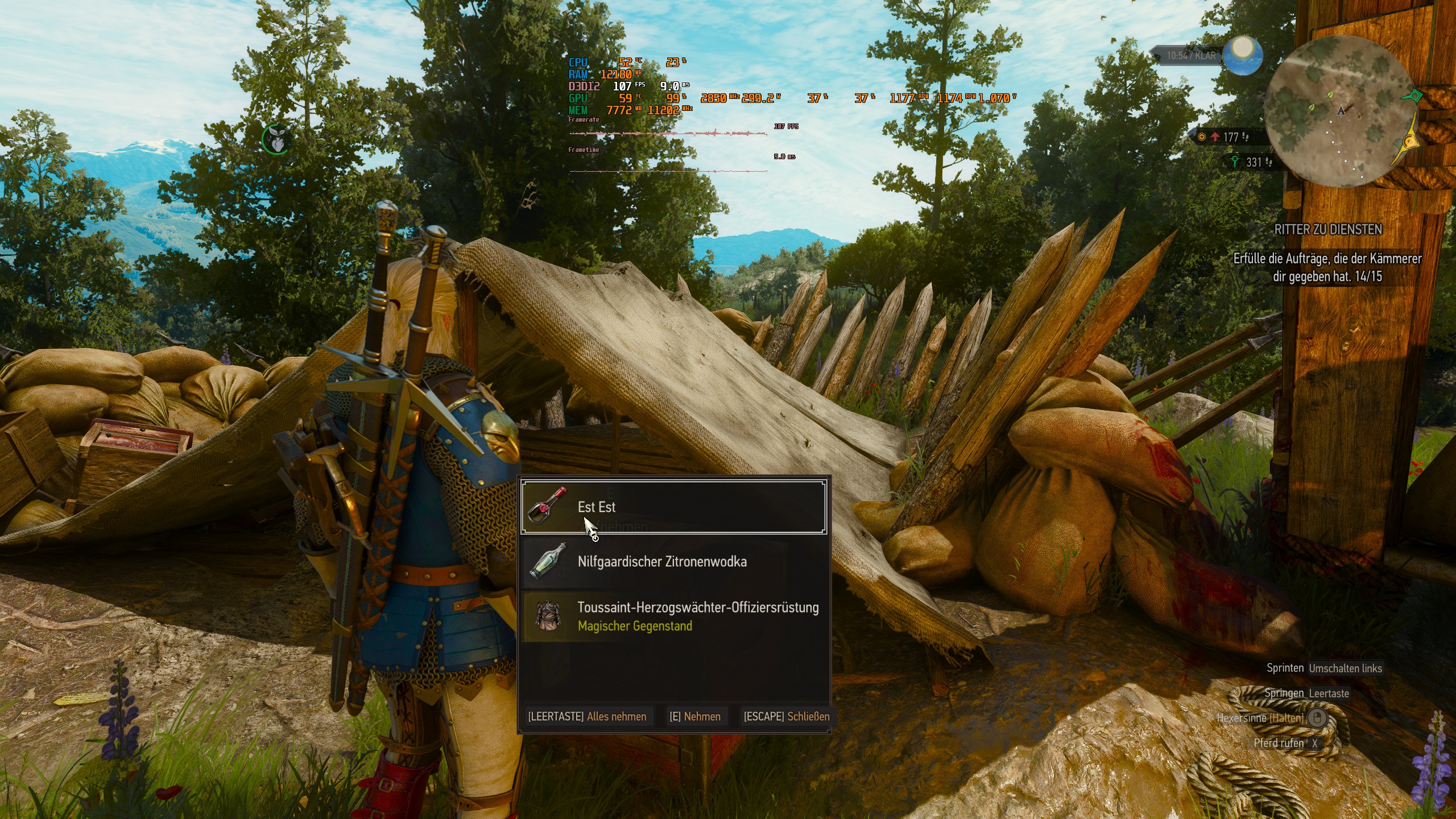Click the gold coin icon beside 177

[1202, 136]
